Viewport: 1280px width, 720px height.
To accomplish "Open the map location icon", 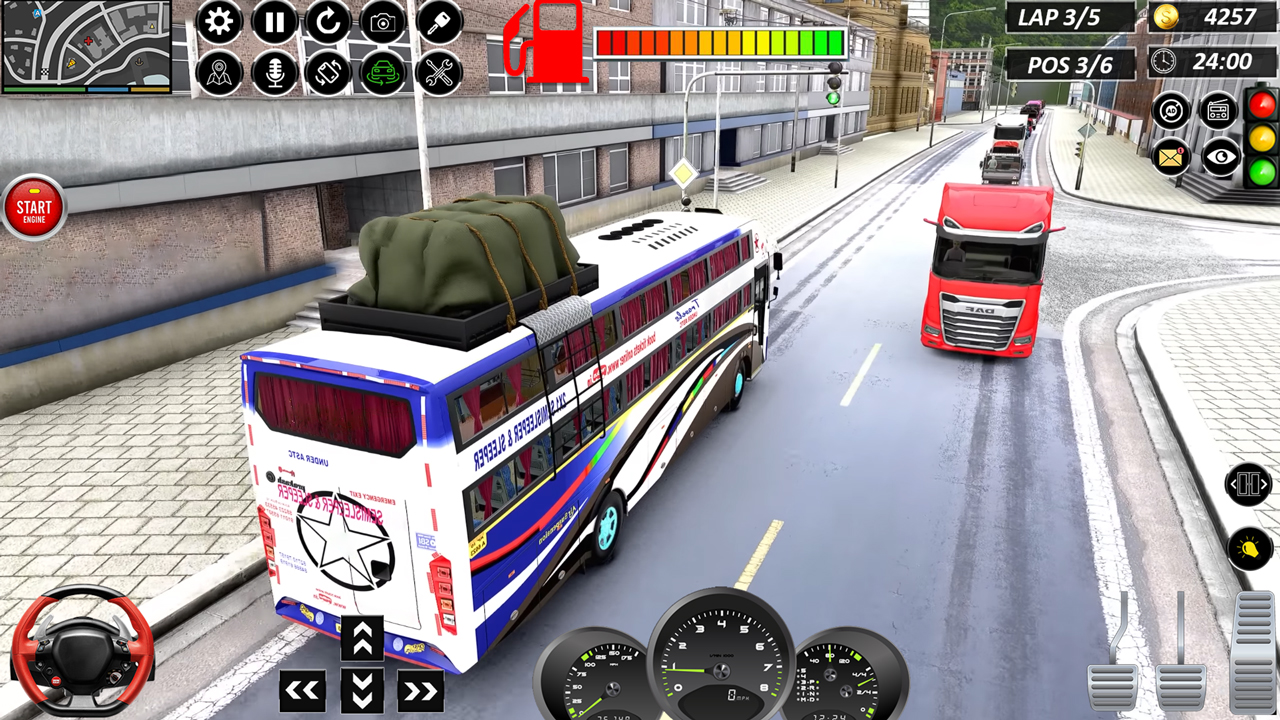I will [x=220, y=72].
